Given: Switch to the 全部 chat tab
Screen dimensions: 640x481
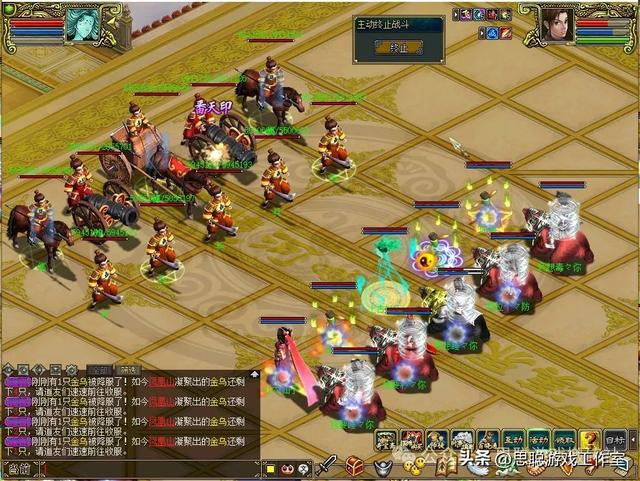Looking at the screenshot, I should click(99, 369).
